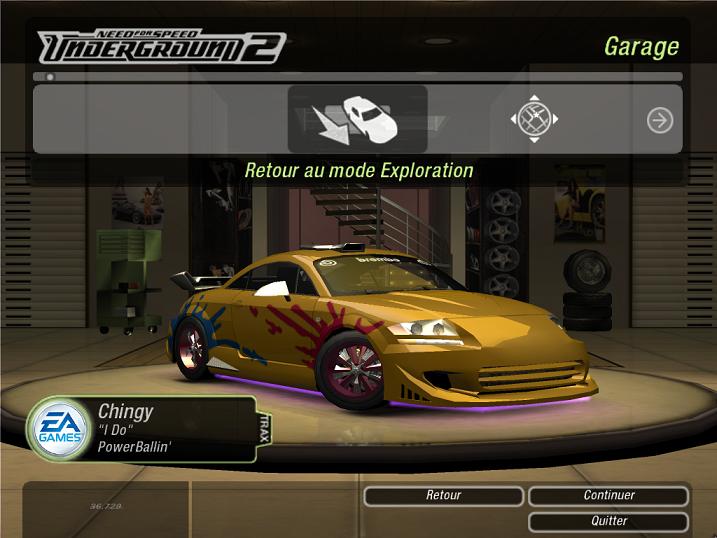
Task: Choose Quitter to exit the garage
Action: [x=608, y=521]
